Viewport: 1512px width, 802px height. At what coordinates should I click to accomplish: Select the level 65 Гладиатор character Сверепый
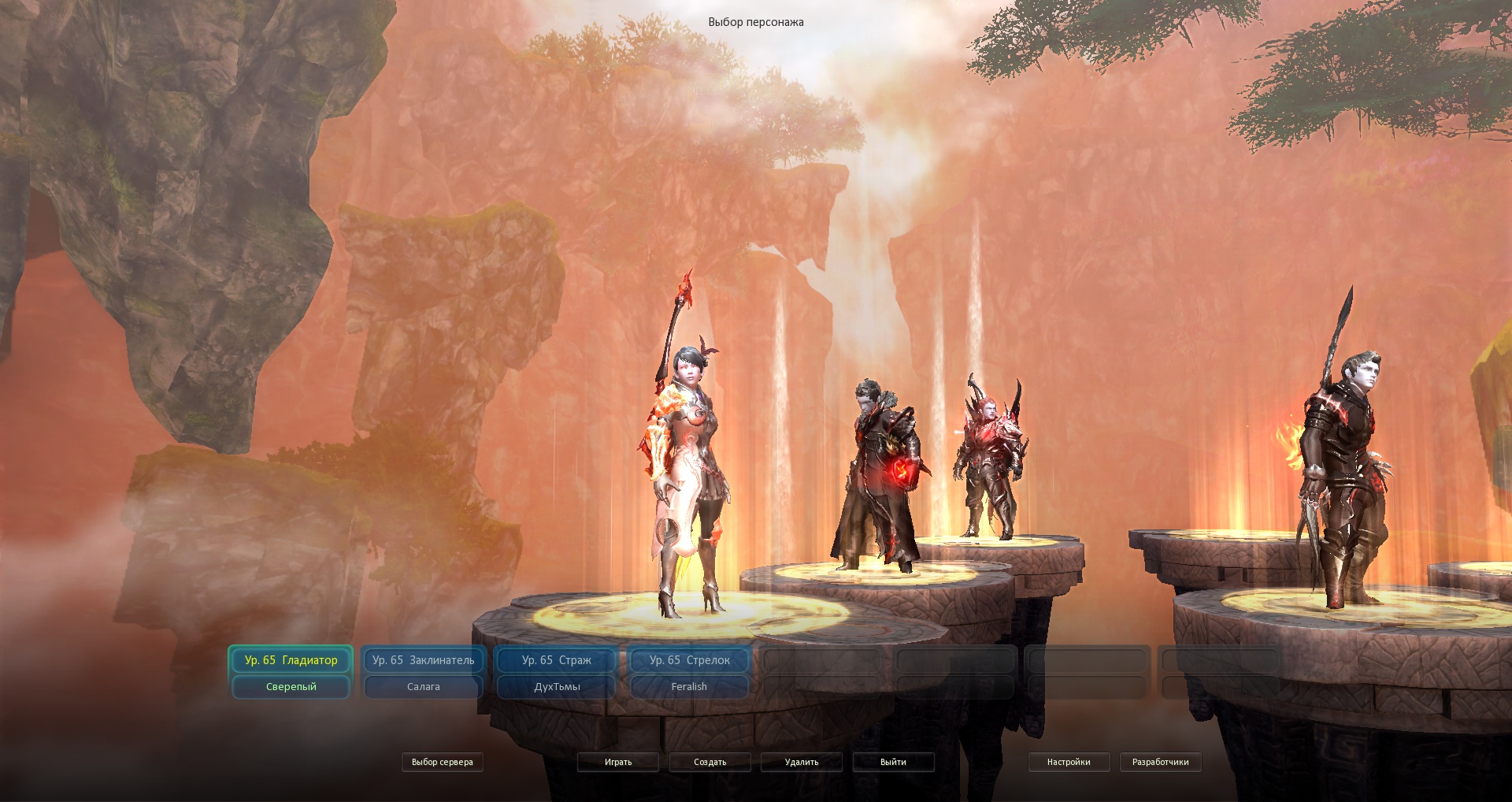(x=291, y=672)
